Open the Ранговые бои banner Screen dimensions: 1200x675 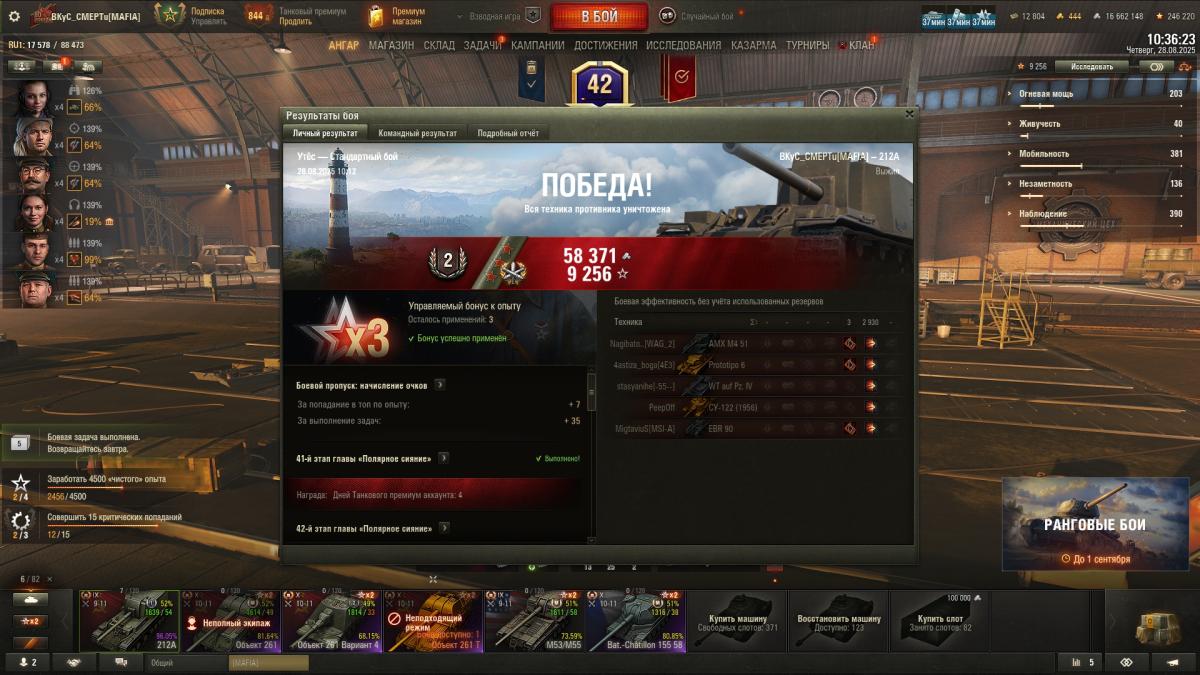click(x=1095, y=523)
